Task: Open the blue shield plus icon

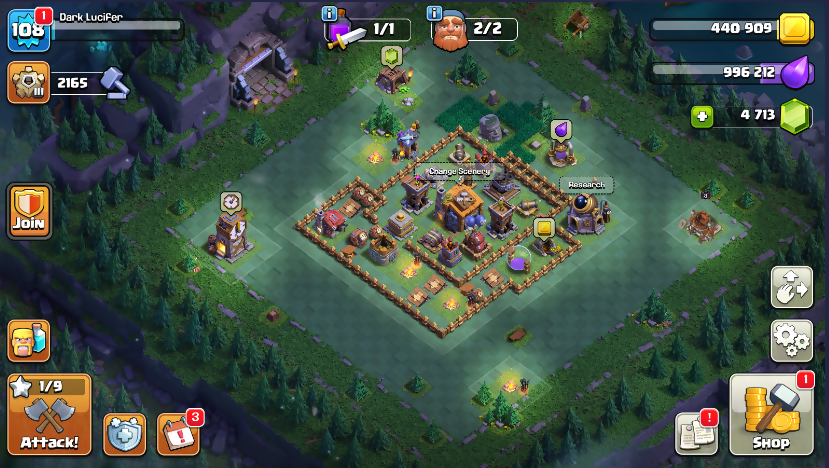Action: coord(124,434)
